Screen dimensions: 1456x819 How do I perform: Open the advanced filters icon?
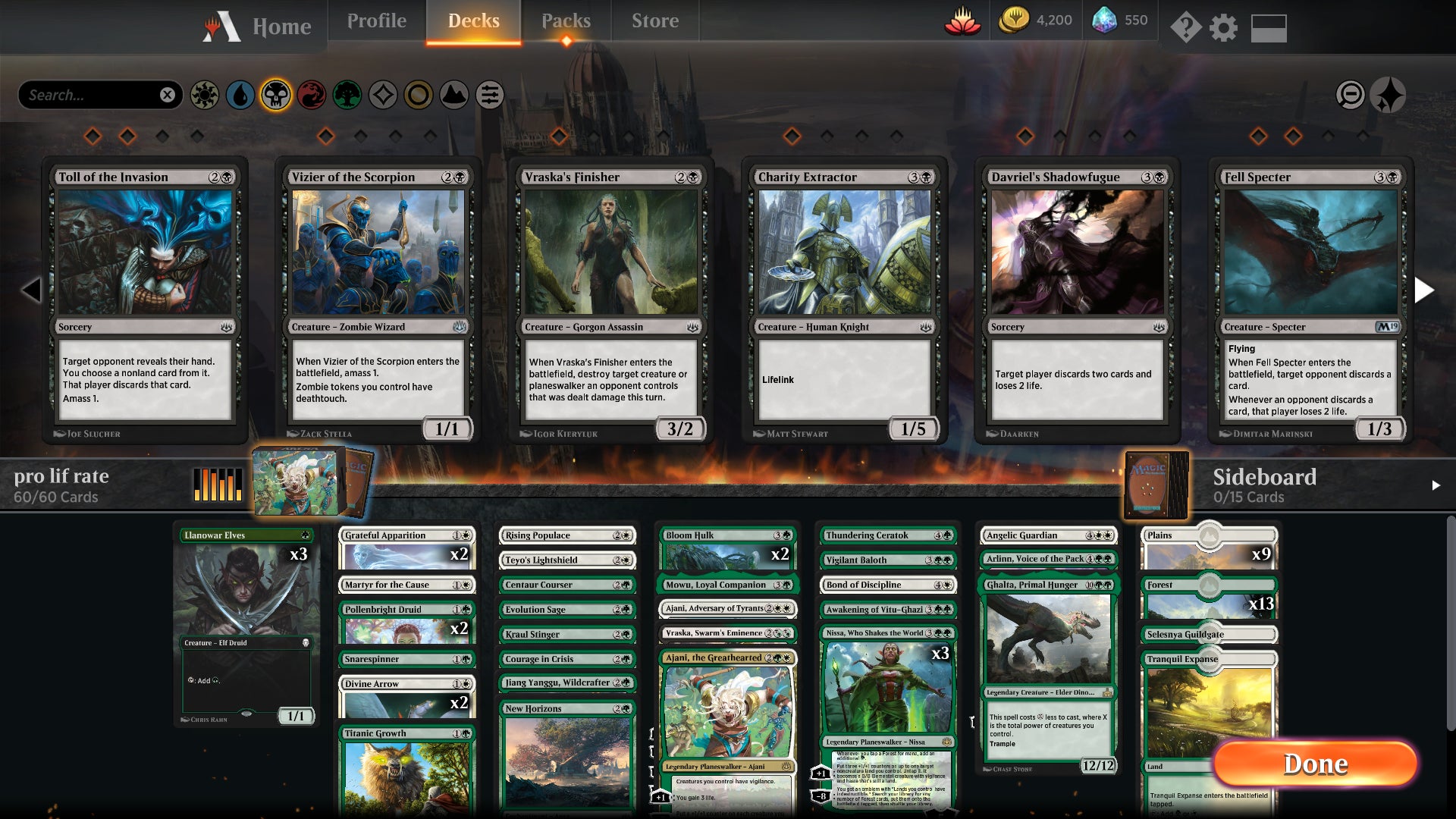(x=491, y=95)
